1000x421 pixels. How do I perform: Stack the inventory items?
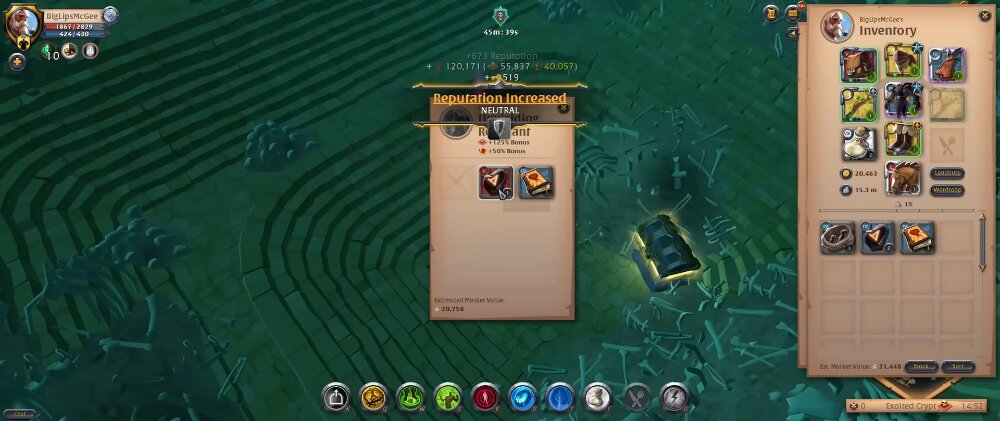(923, 367)
